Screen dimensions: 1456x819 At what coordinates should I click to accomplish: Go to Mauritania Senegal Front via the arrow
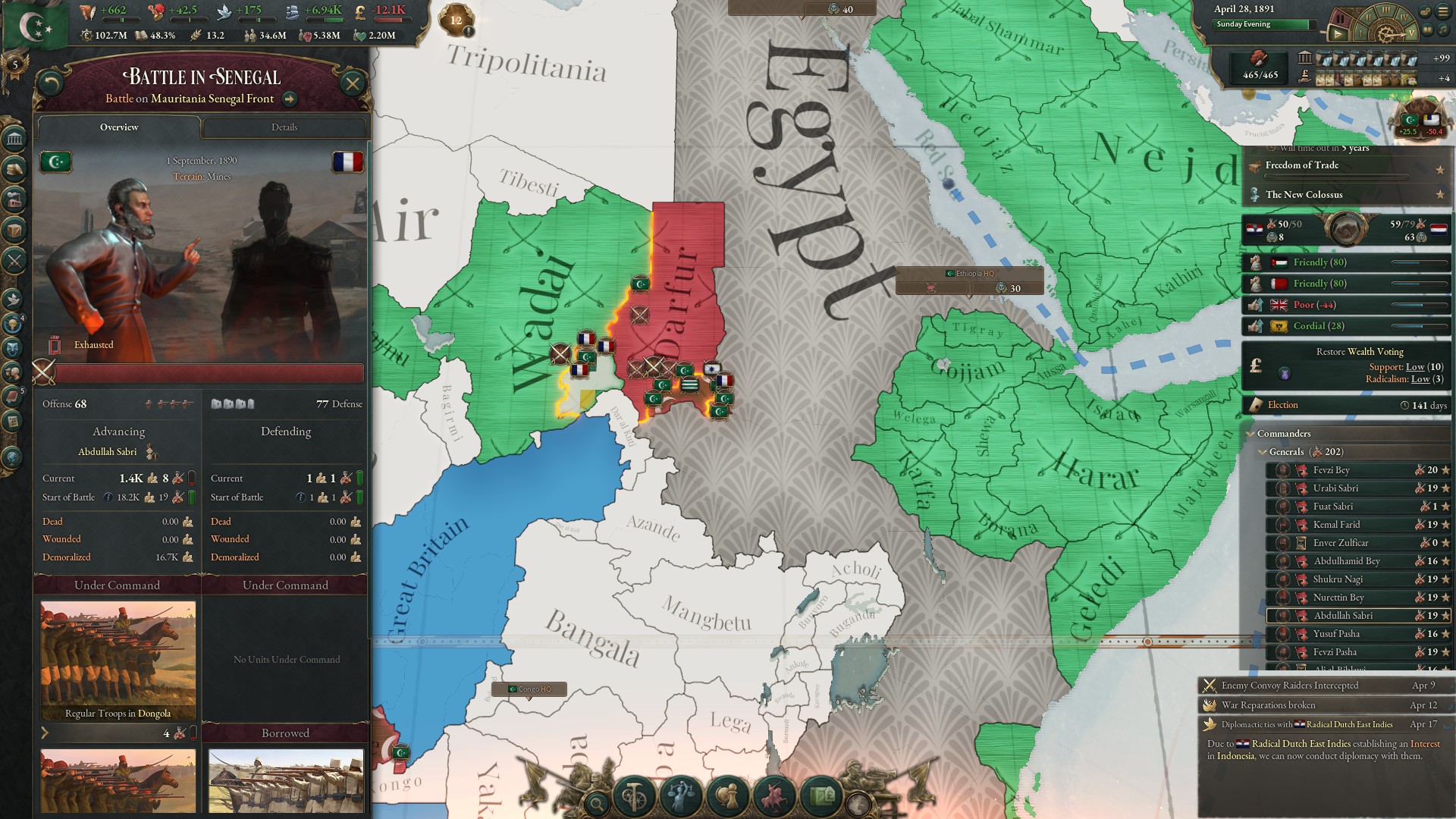(x=290, y=99)
